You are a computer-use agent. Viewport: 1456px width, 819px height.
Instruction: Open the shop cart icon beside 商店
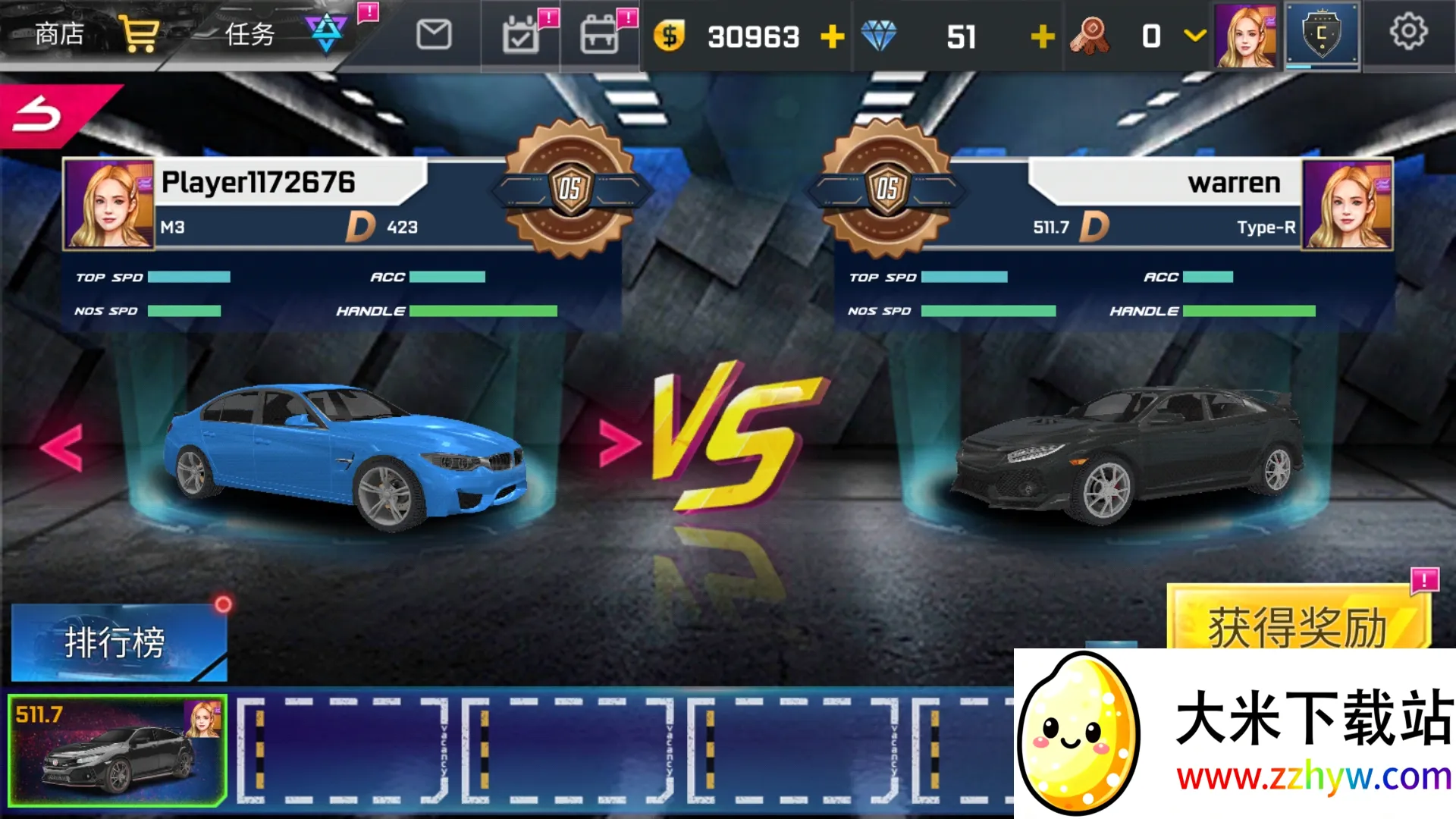click(x=139, y=32)
